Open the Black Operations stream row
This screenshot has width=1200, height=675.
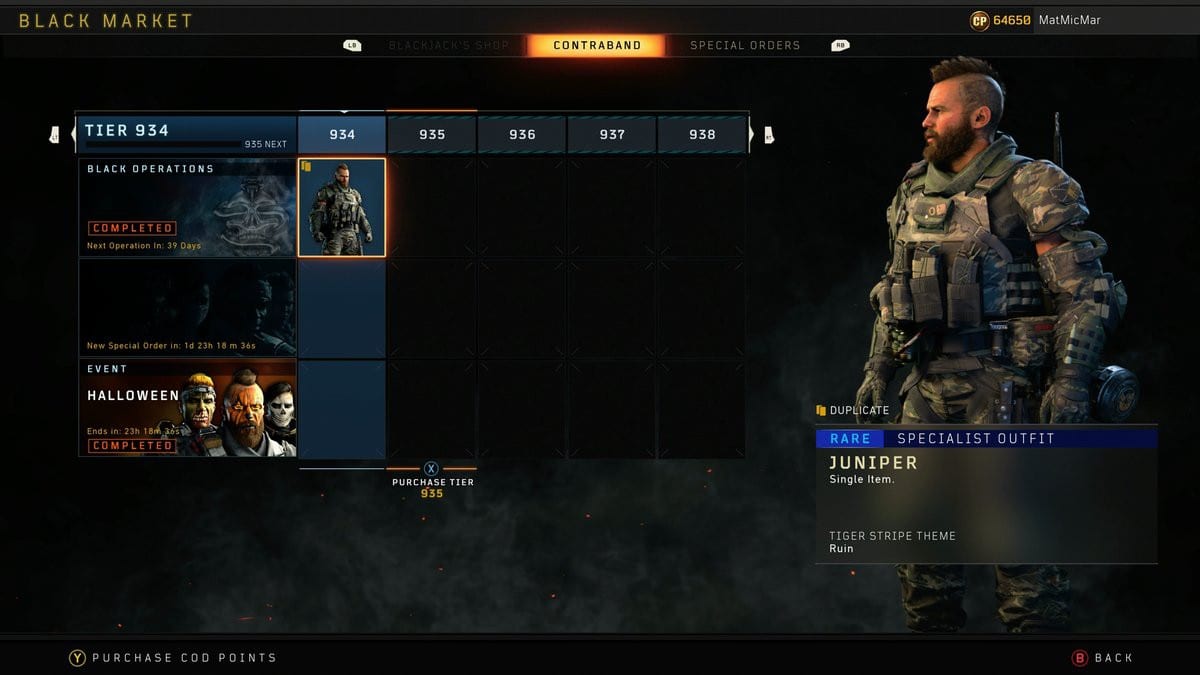(x=187, y=208)
